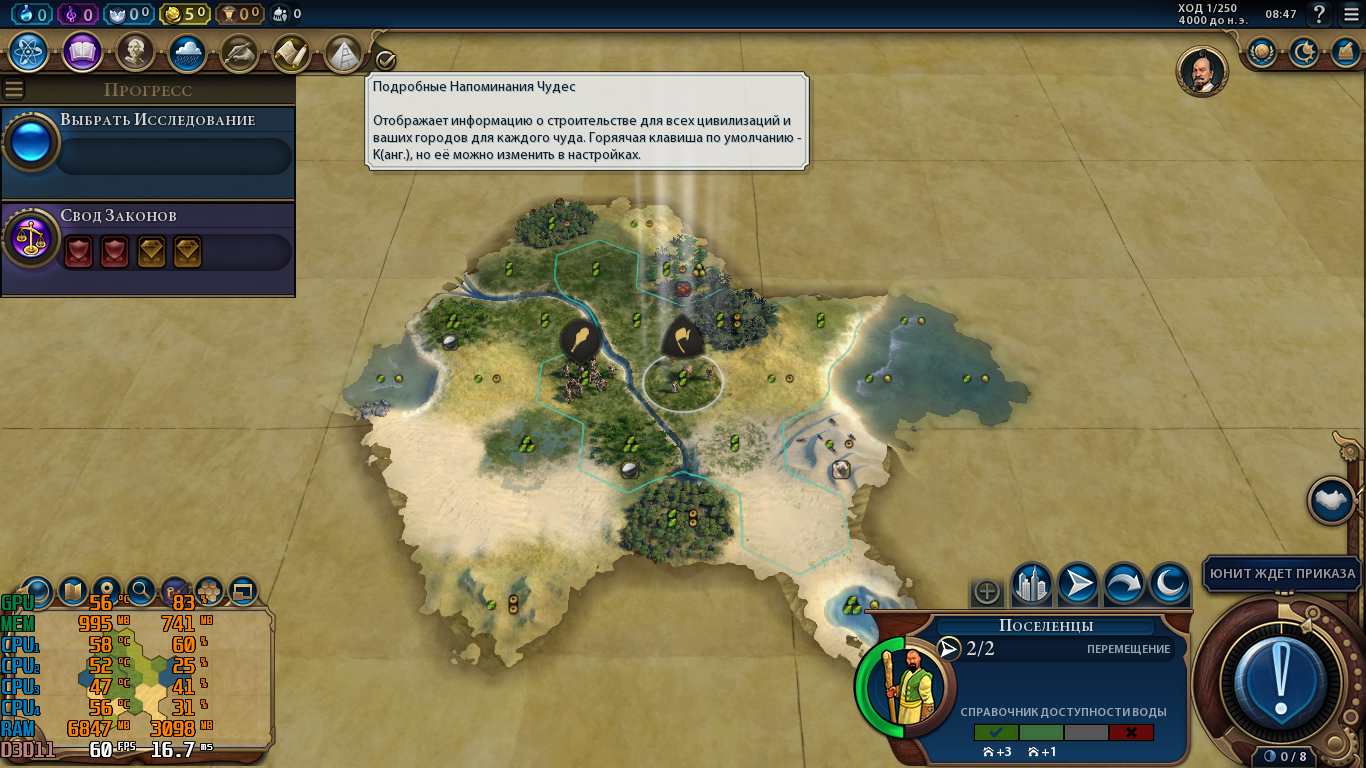Open wonder reminders (pyramid icon)
1366x768 pixels.
point(344,53)
